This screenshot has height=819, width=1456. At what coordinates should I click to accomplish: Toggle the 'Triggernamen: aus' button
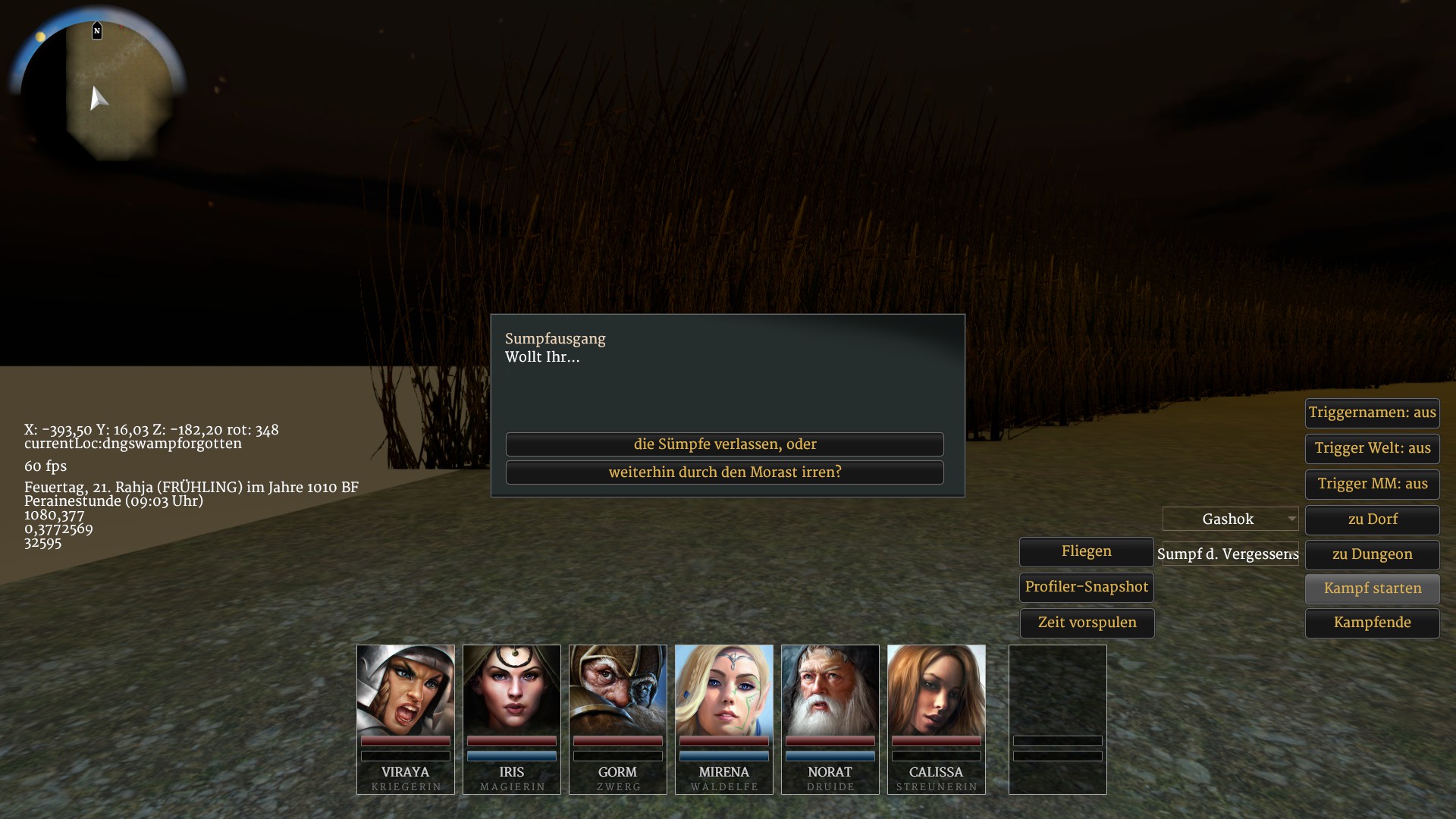click(1372, 413)
